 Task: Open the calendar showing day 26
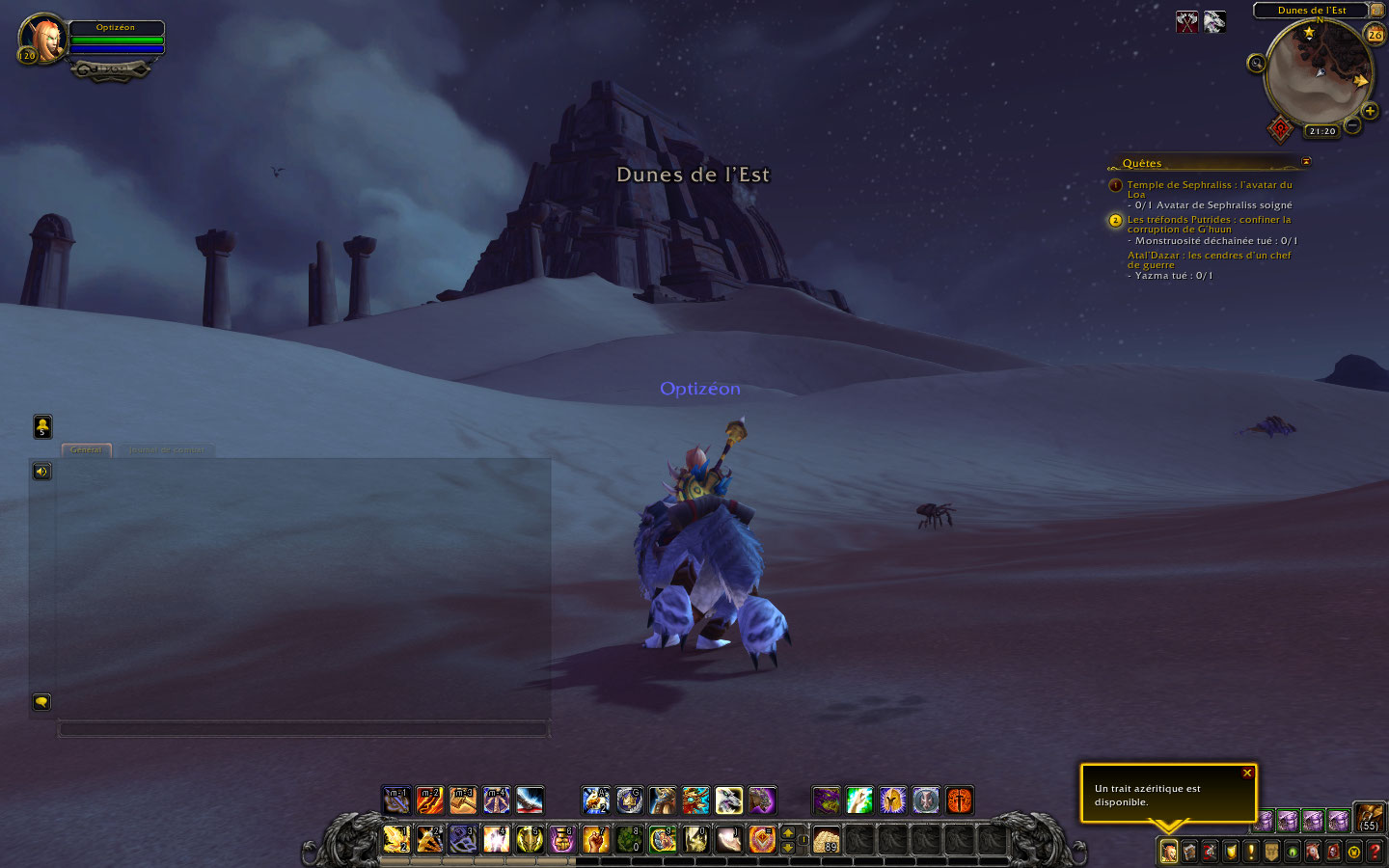tap(1375, 34)
